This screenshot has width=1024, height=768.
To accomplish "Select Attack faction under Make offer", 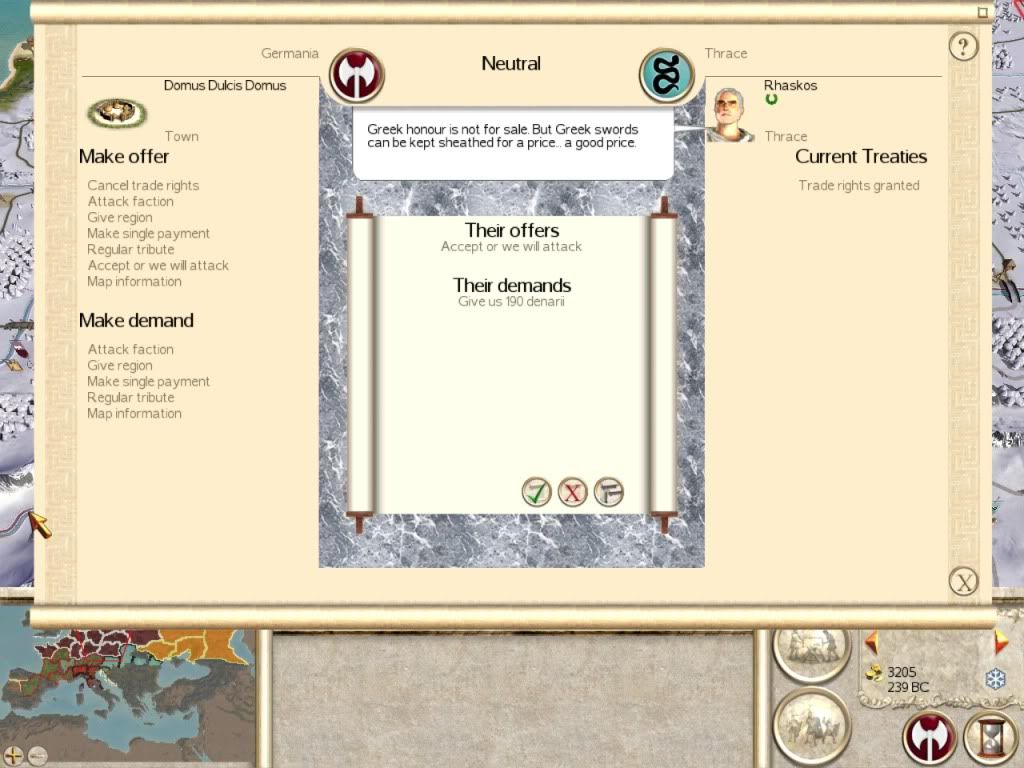I will pyautogui.click(x=130, y=201).
